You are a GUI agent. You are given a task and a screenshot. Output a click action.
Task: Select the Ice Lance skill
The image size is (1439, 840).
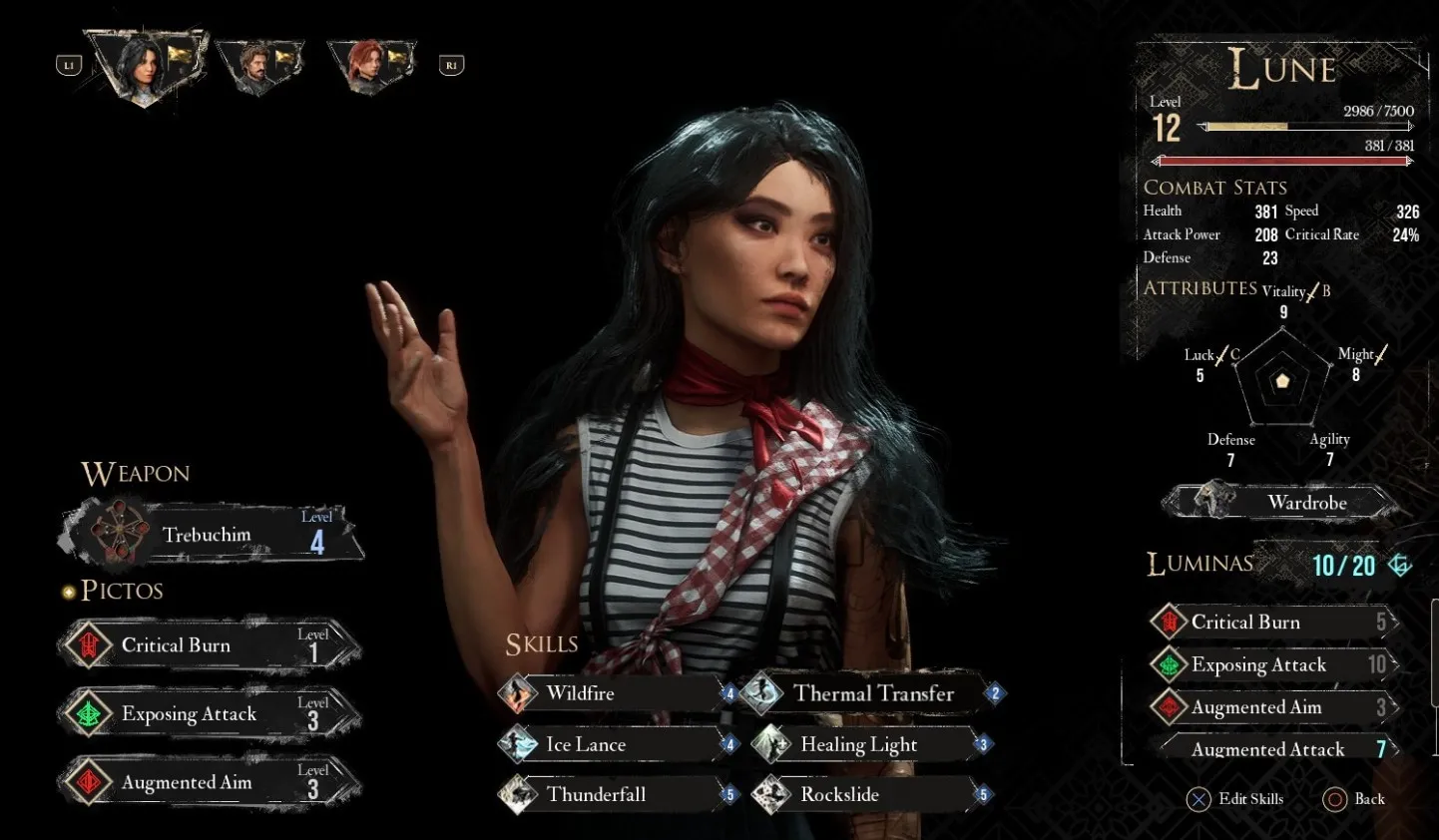pyautogui.click(x=616, y=744)
